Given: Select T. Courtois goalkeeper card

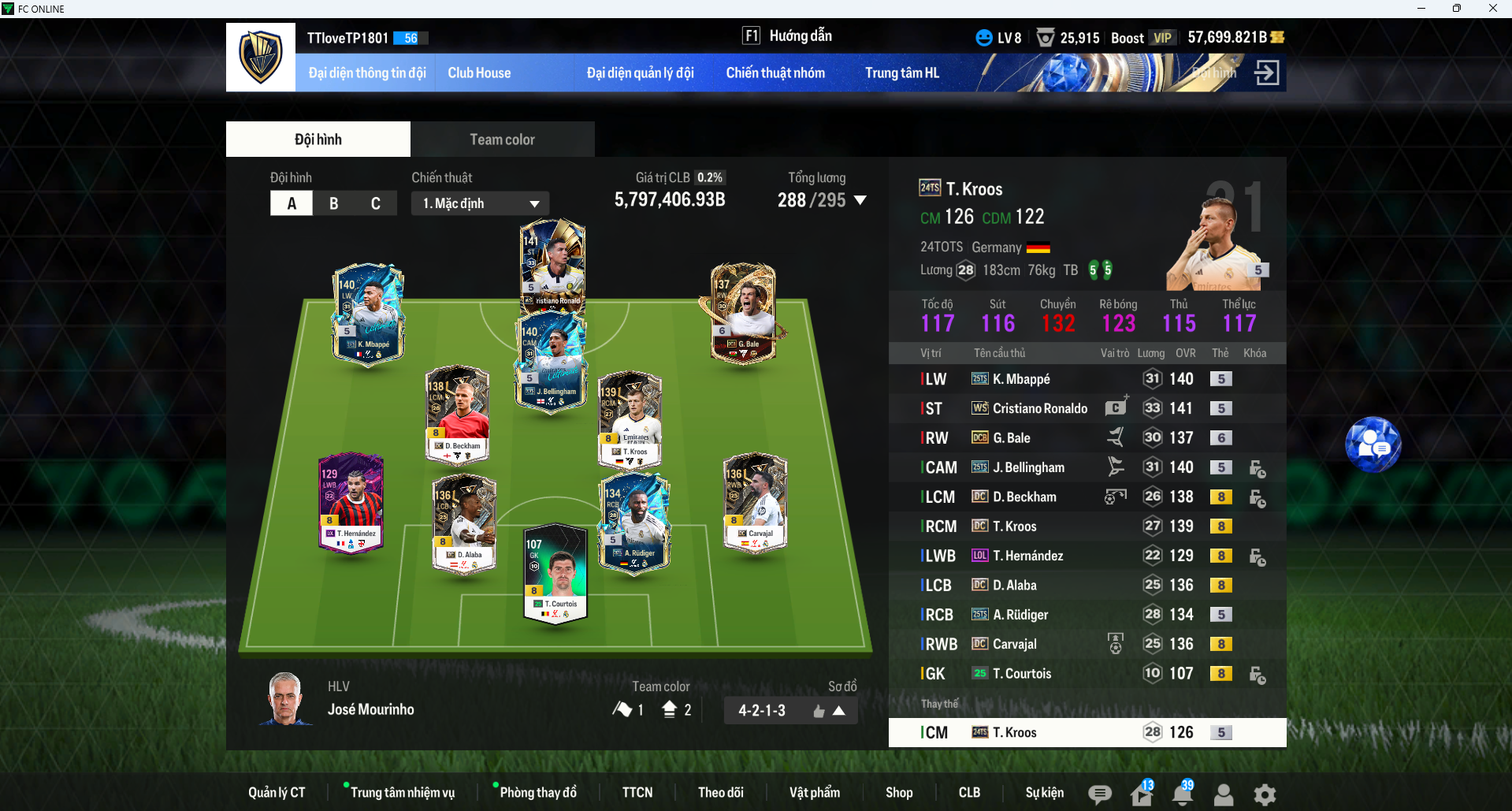Looking at the screenshot, I should point(555,573).
